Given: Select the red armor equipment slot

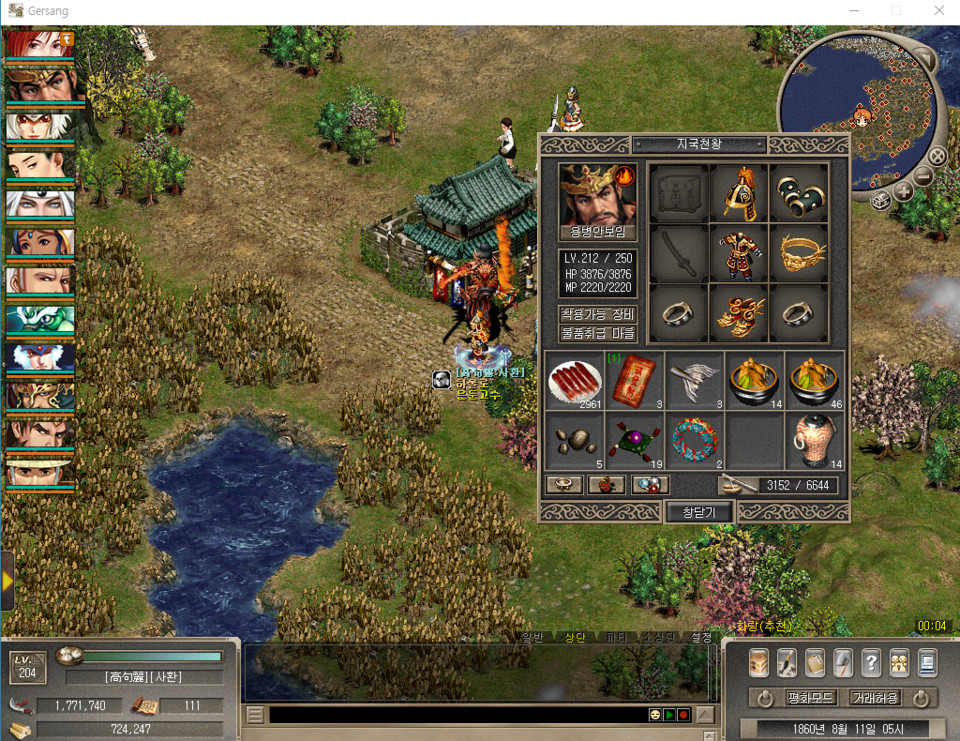Looking at the screenshot, I should (738, 253).
